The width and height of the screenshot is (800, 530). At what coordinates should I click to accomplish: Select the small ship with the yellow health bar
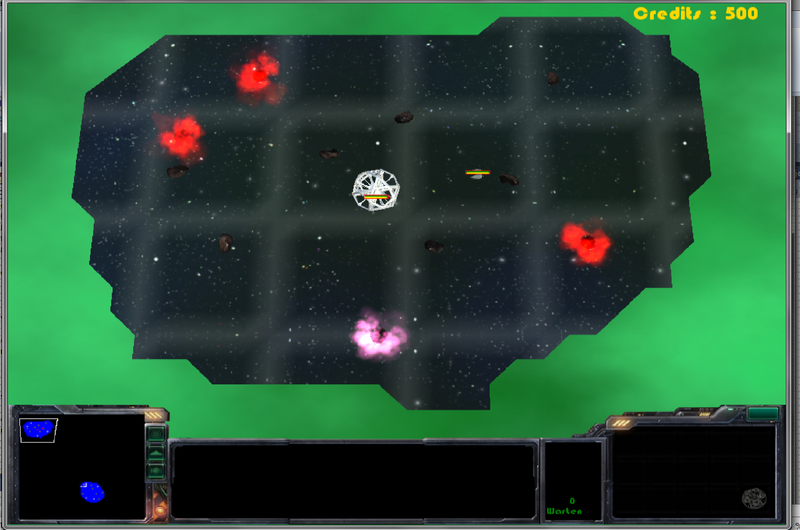477,175
